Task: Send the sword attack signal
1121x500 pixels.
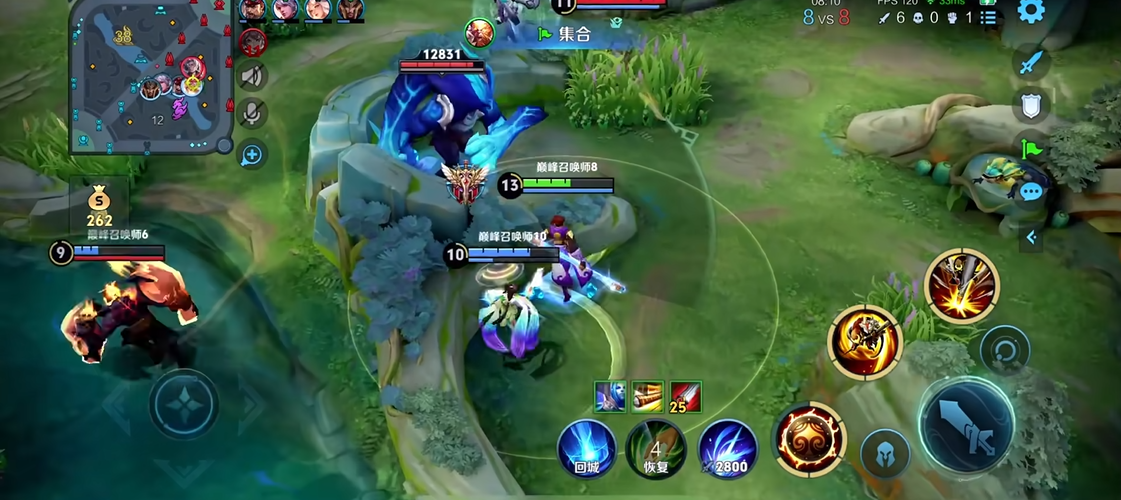Action: [x=1031, y=64]
